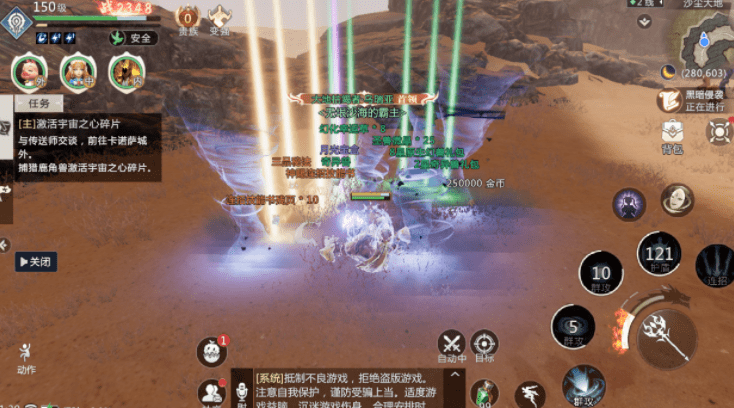Click the 关闭 close button
The image size is (734, 408).
click(x=35, y=262)
